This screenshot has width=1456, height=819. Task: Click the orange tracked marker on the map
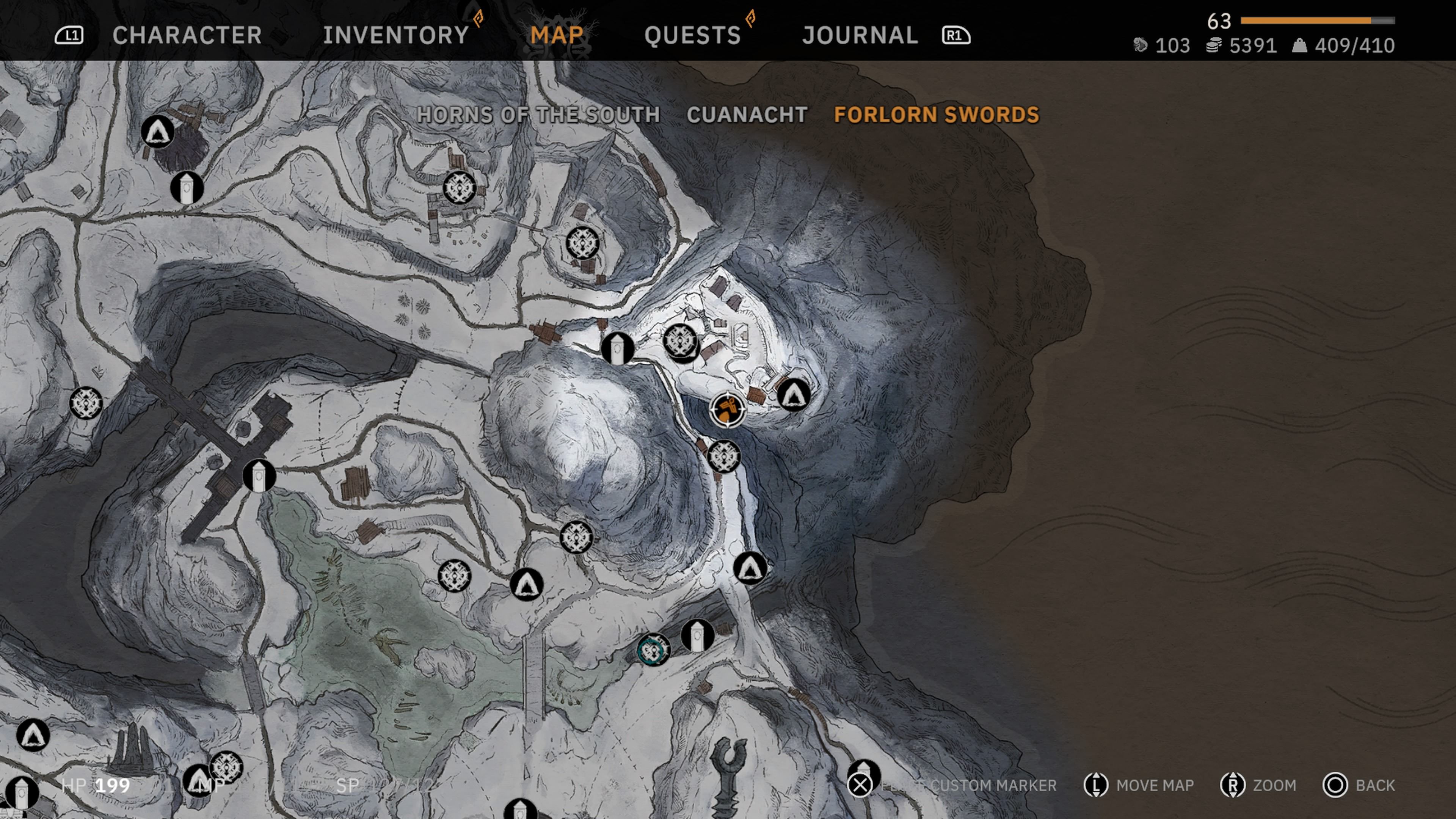click(728, 409)
